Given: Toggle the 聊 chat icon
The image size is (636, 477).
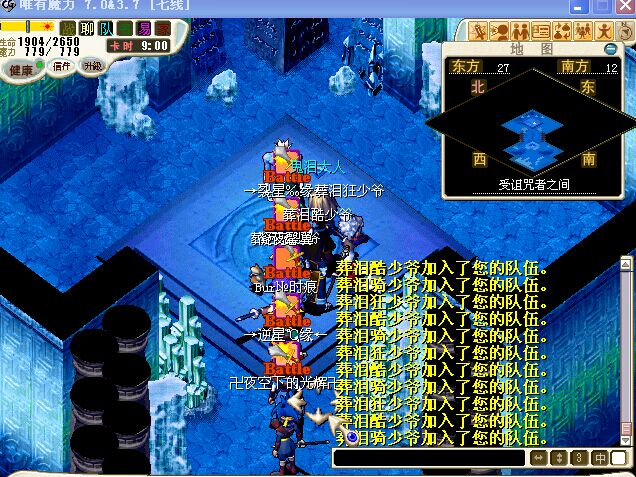Looking at the screenshot, I should pyautogui.click(x=87, y=28).
